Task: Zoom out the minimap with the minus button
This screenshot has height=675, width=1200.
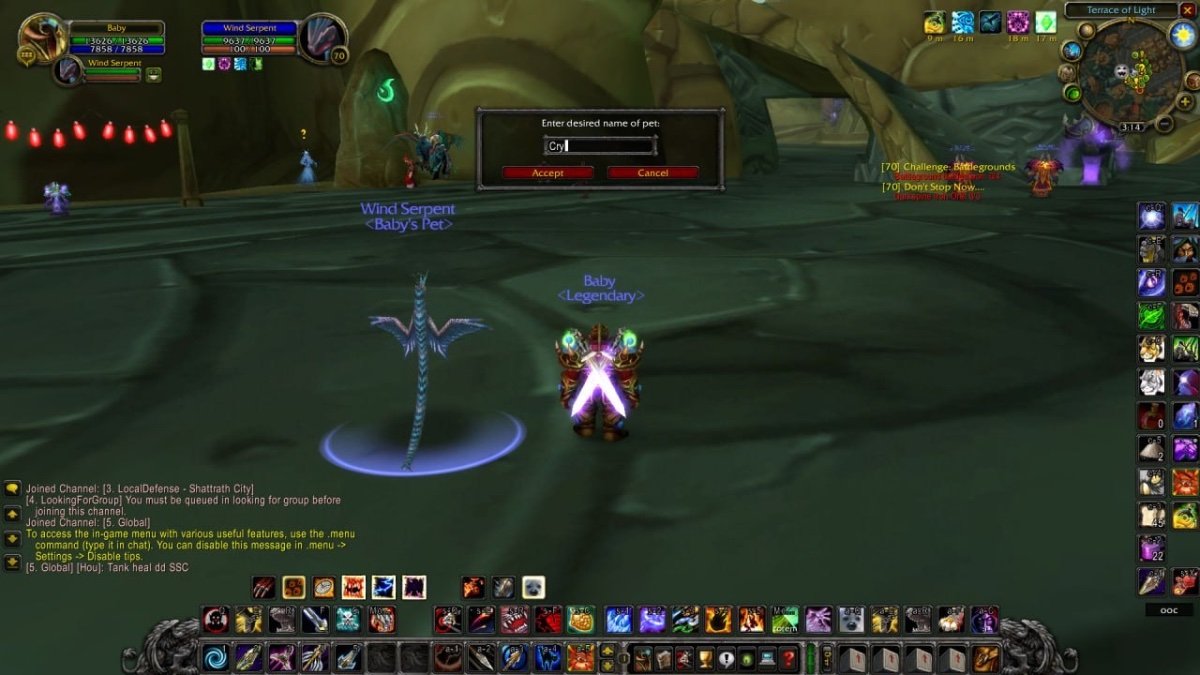Action: [x=1164, y=125]
